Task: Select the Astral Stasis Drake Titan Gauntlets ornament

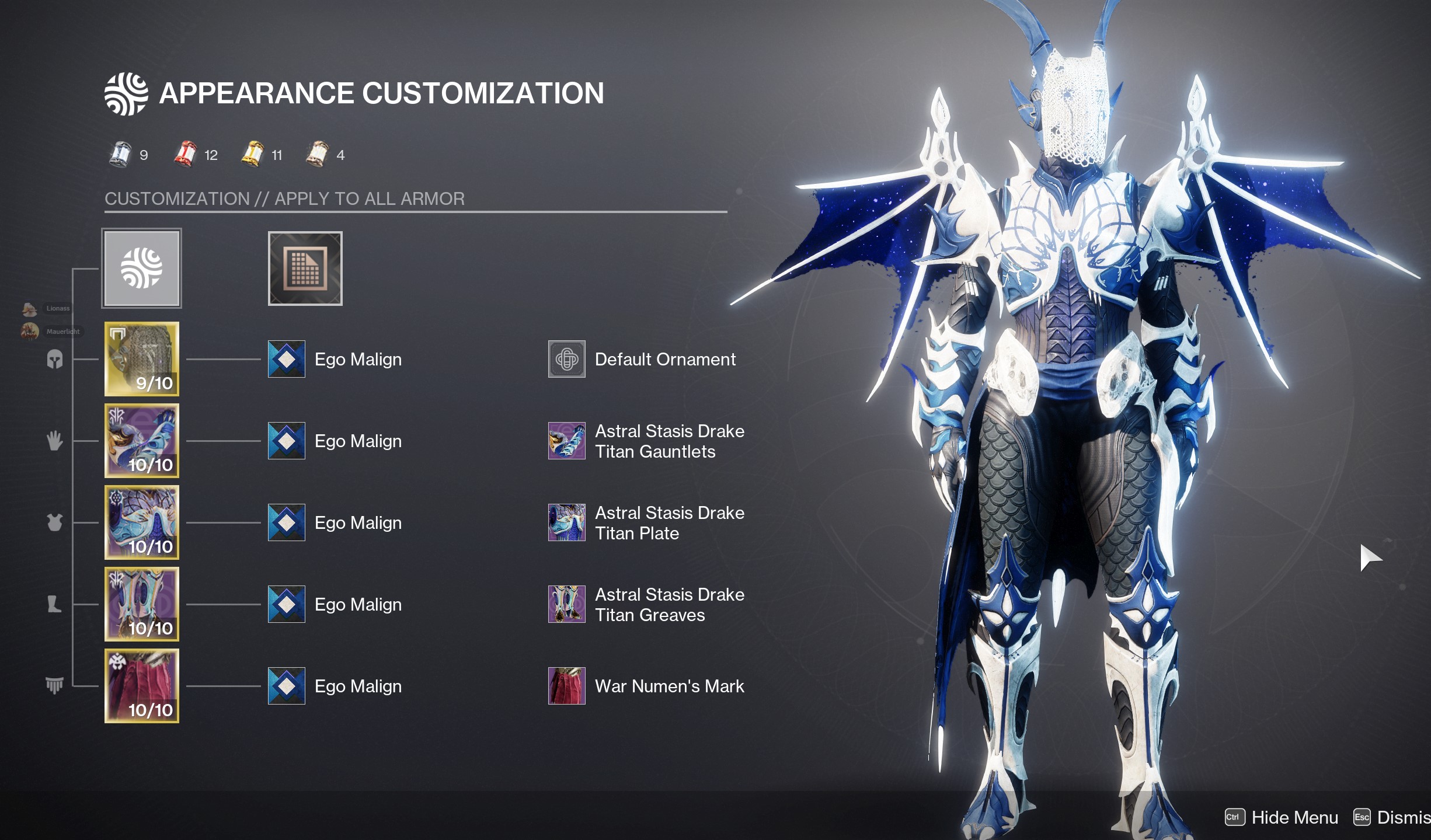Action: [567, 441]
